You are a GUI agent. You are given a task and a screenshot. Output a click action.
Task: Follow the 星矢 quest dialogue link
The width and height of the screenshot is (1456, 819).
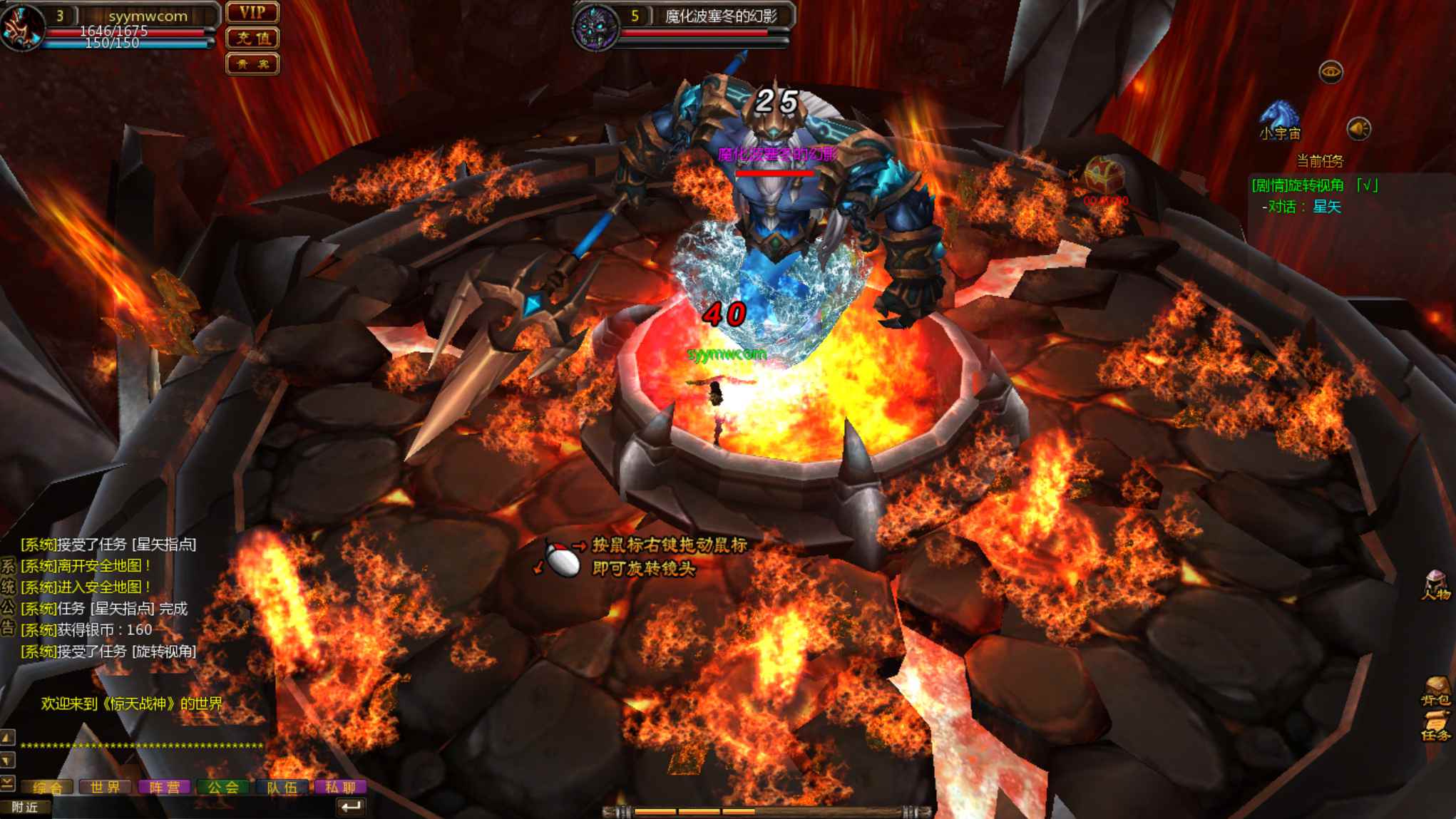tap(1327, 207)
